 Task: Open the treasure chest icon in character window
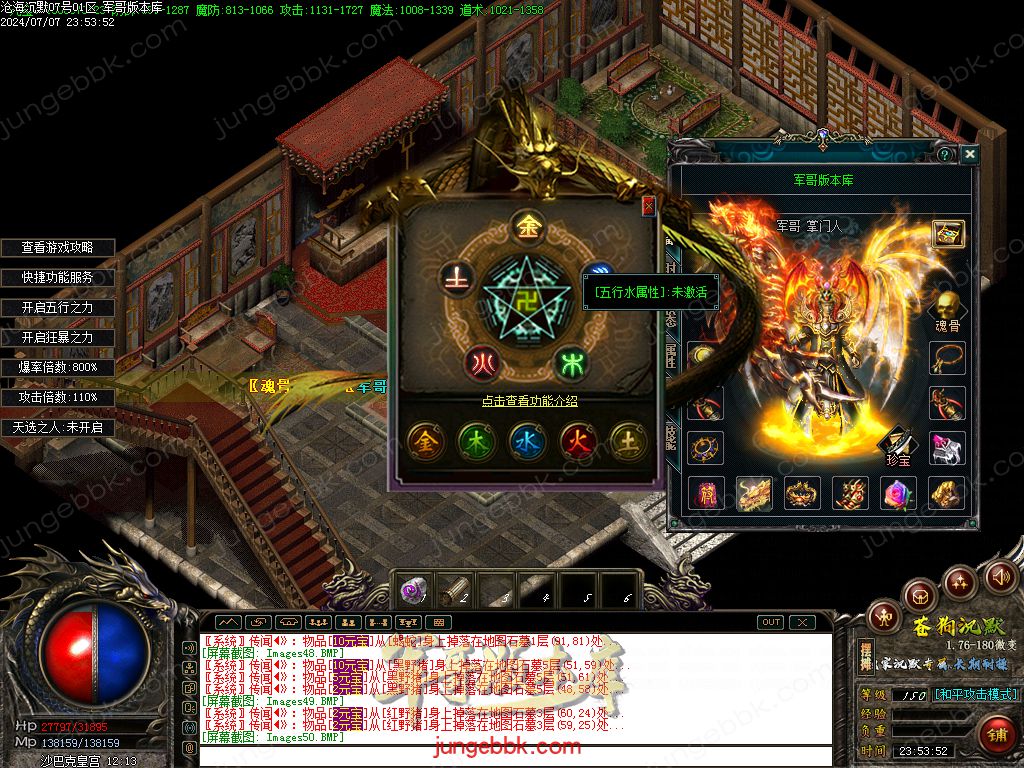coord(947,233)
